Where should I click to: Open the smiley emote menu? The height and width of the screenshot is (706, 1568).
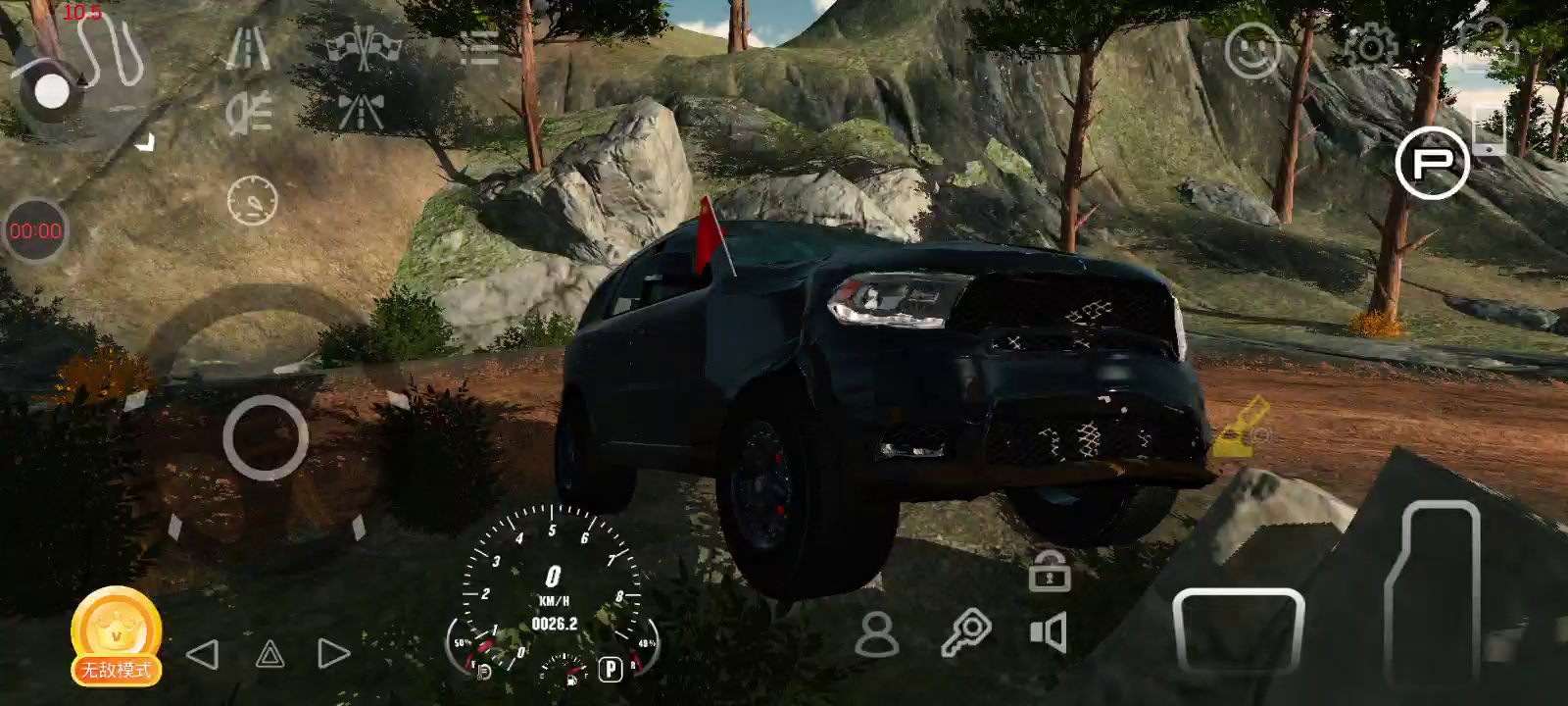pyautogui.click(x=1252, y=50)
